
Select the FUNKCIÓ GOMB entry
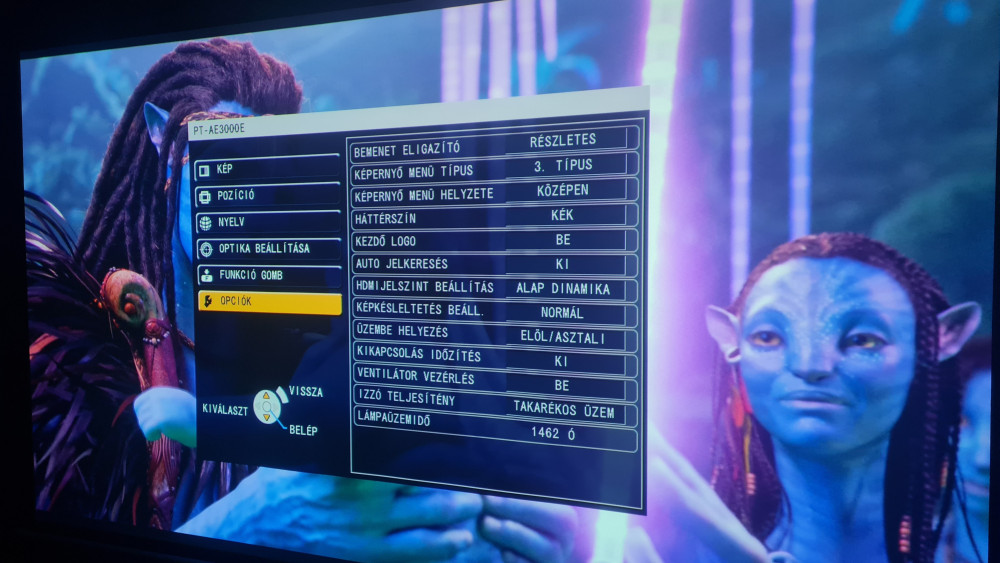268,275
